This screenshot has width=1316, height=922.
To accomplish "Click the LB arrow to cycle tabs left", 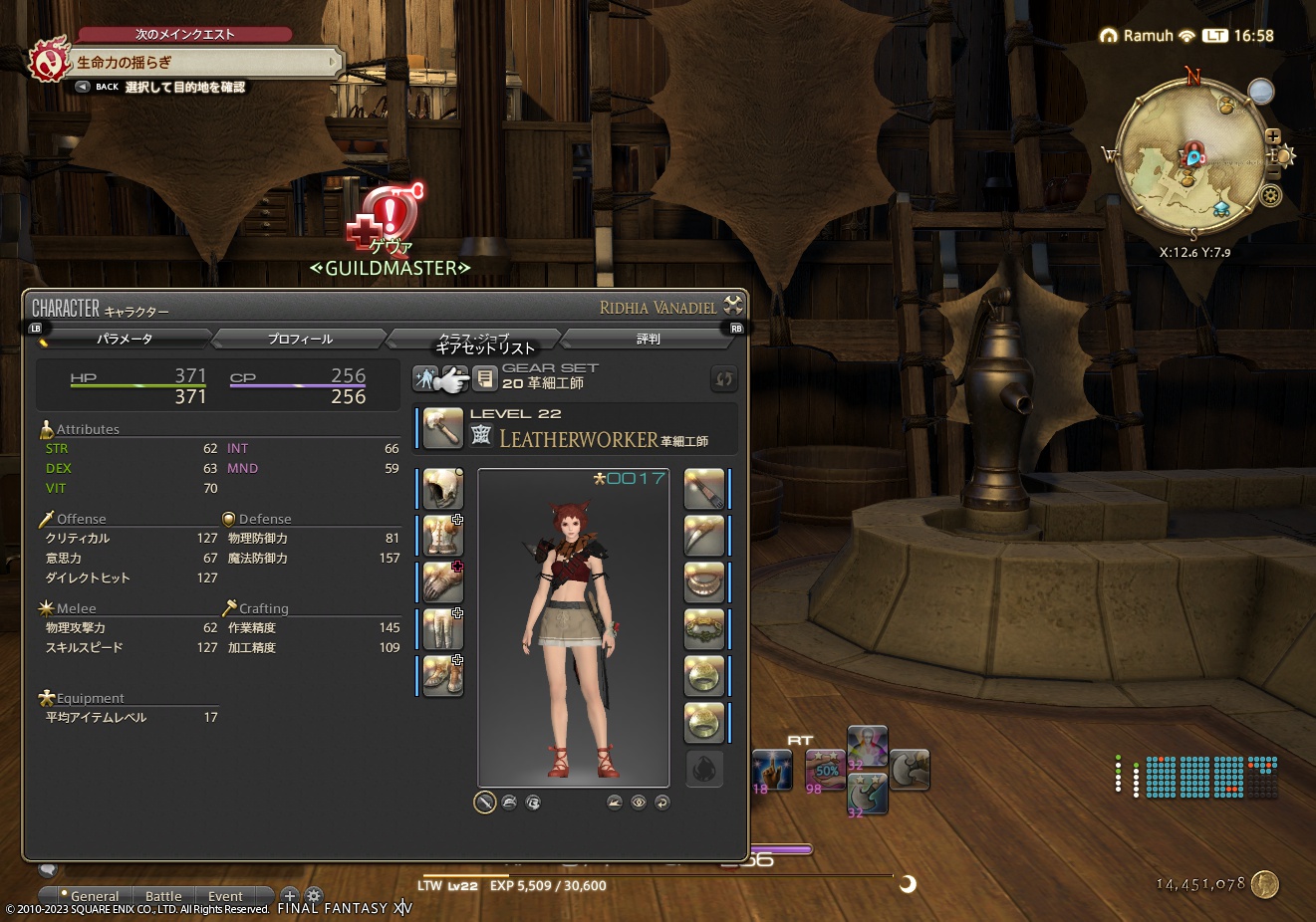I will click(x=35, y=327).
